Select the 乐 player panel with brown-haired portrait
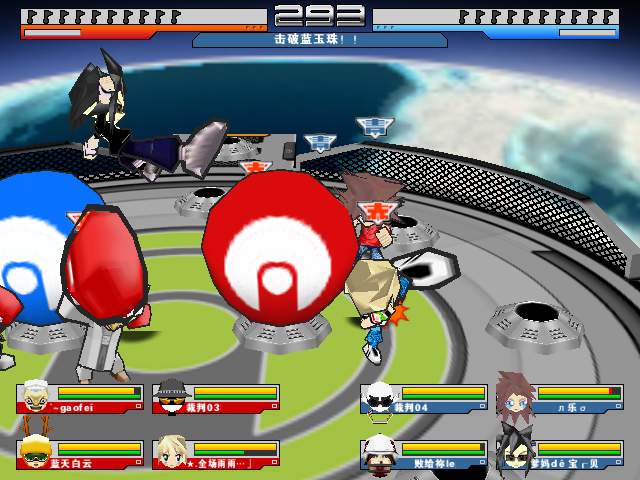Viewport: 640px width, 480px height. point(558,399)
